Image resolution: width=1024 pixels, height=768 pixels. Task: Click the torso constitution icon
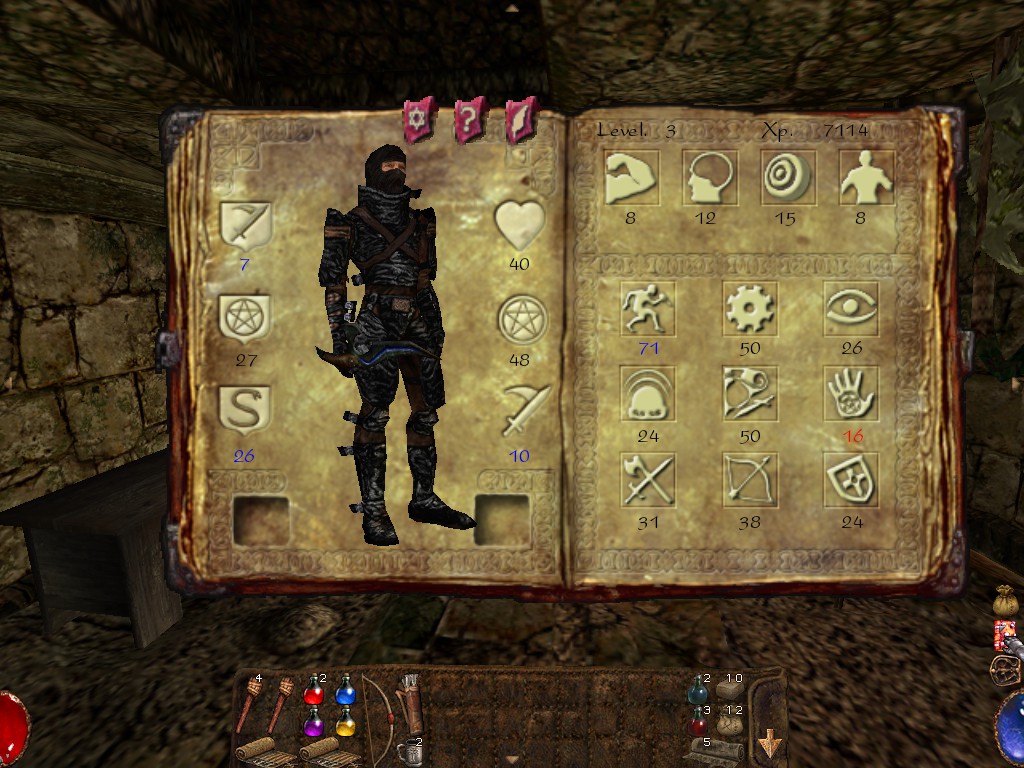tap(863, 178)
